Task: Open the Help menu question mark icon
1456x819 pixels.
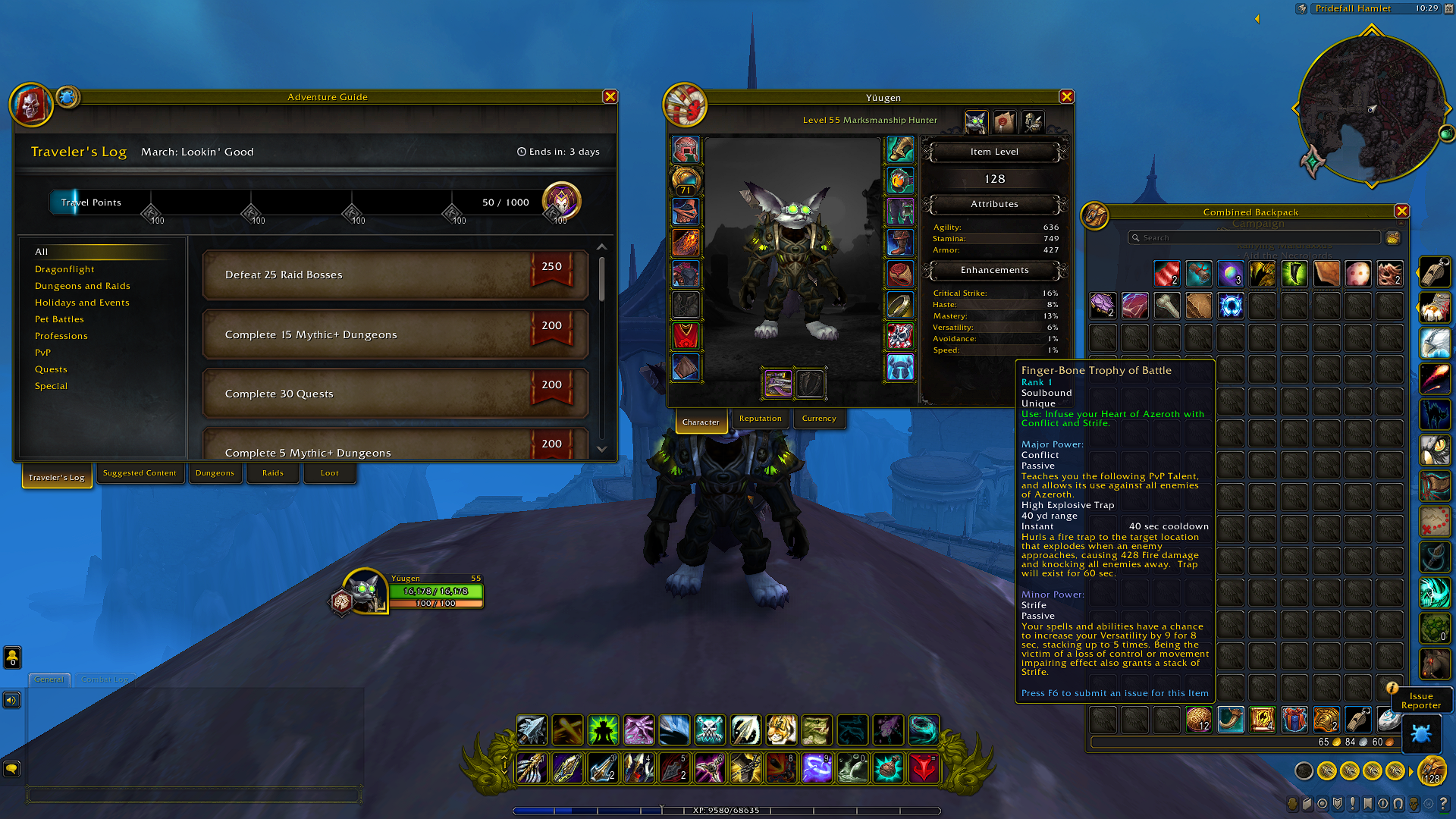Action: pyautogui.click(x=1444, y=802)
